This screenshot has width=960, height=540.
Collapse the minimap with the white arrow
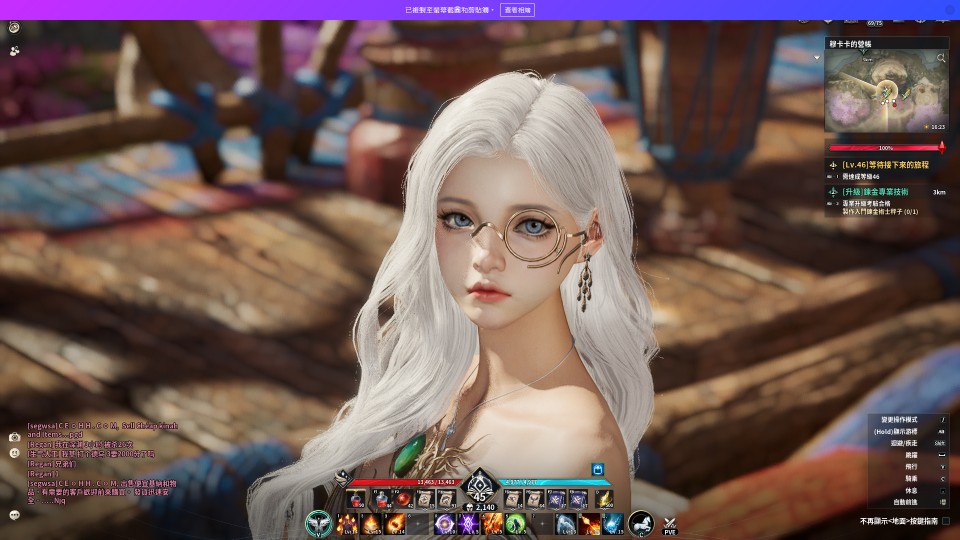817,58
